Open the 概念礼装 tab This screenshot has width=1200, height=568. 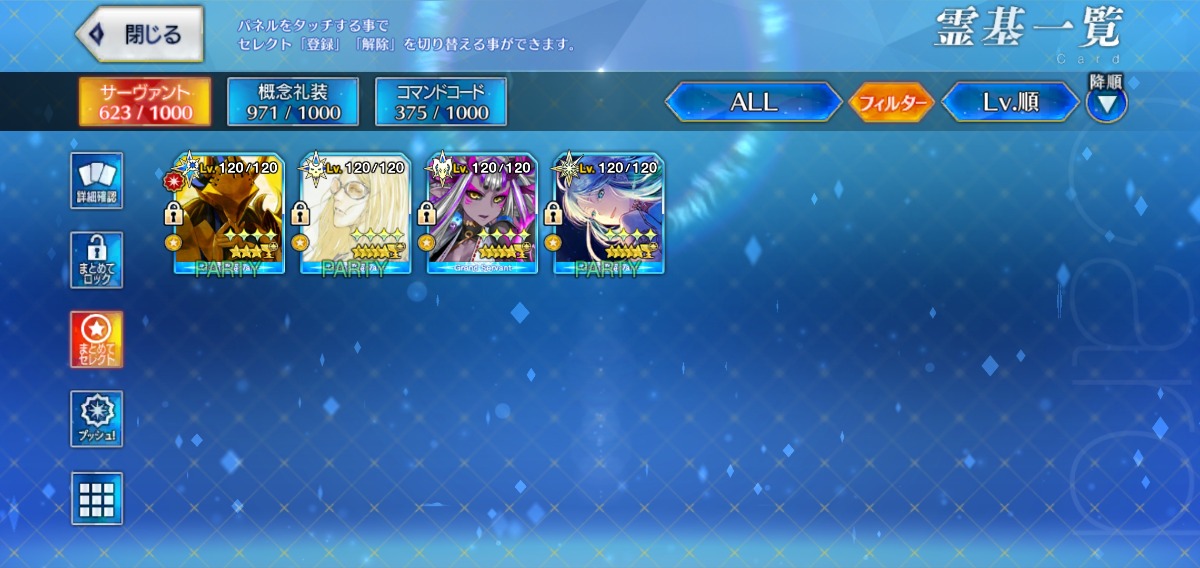pyautogui.click(x=293, y=102)
